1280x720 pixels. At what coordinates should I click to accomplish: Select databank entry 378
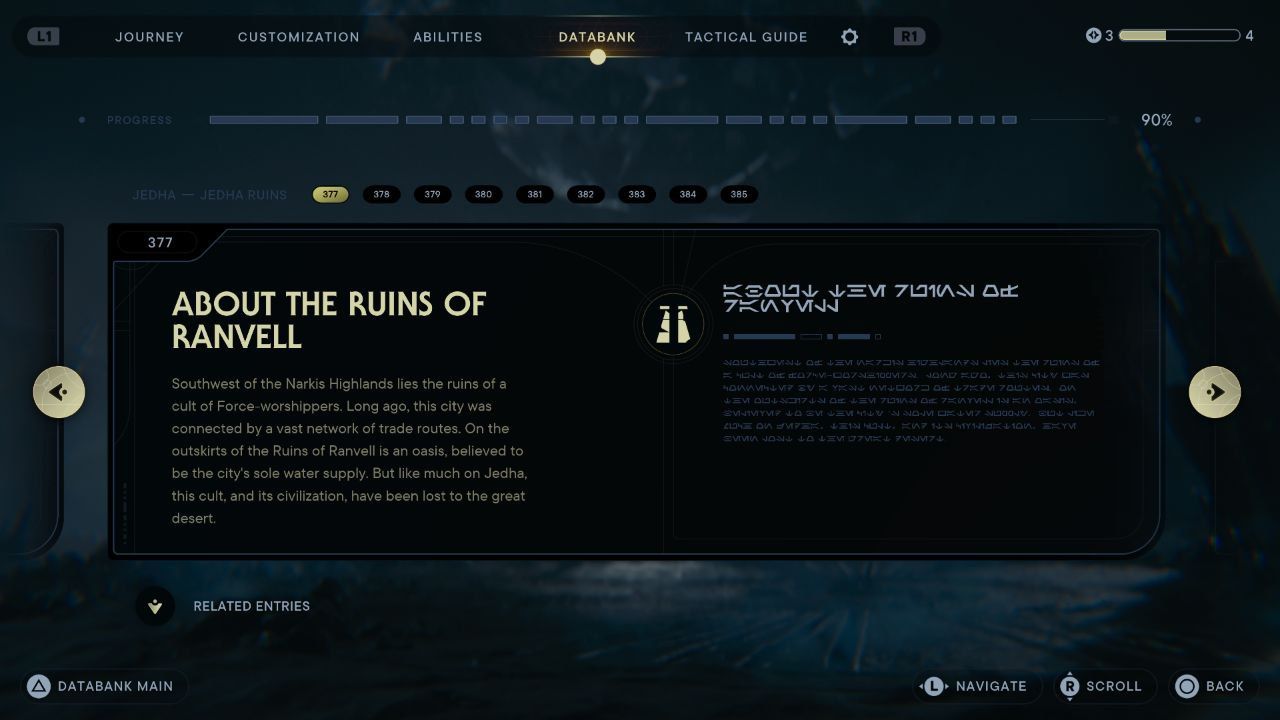click(x=382, y=194)
